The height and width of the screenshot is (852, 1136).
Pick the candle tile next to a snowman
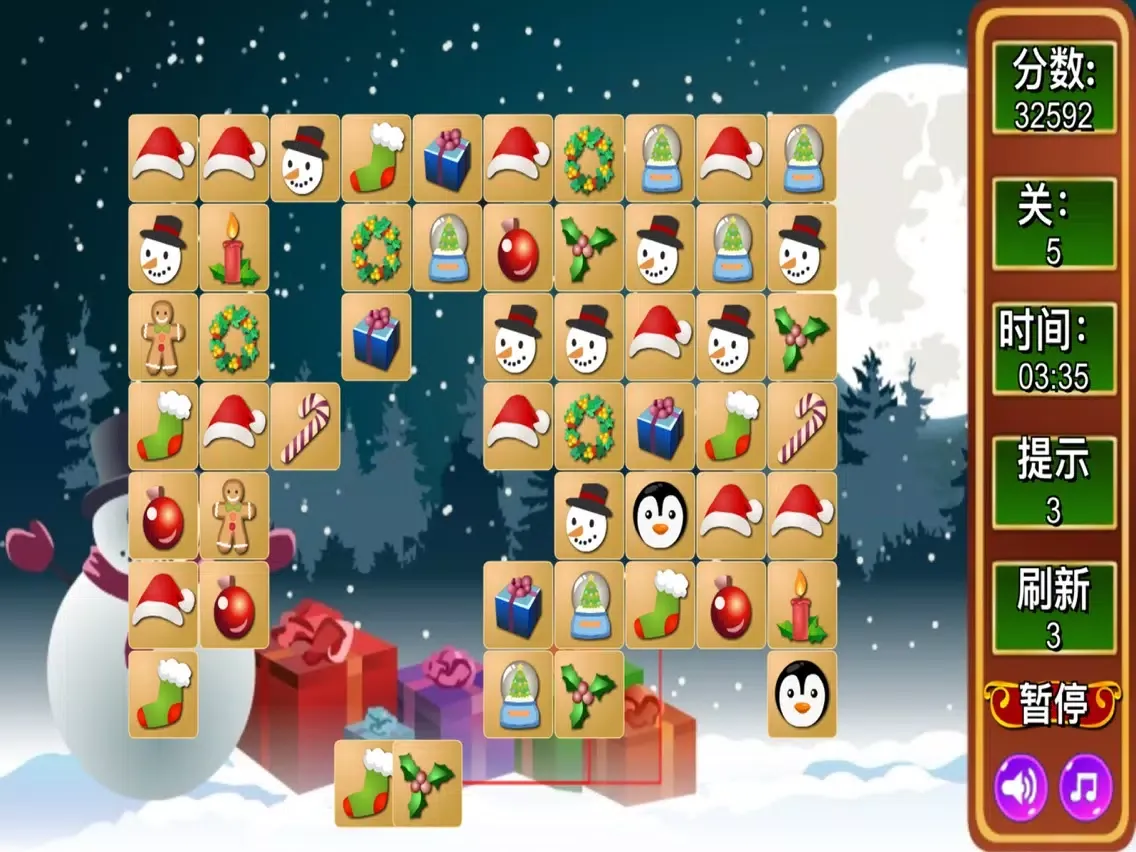pos(234,247)
